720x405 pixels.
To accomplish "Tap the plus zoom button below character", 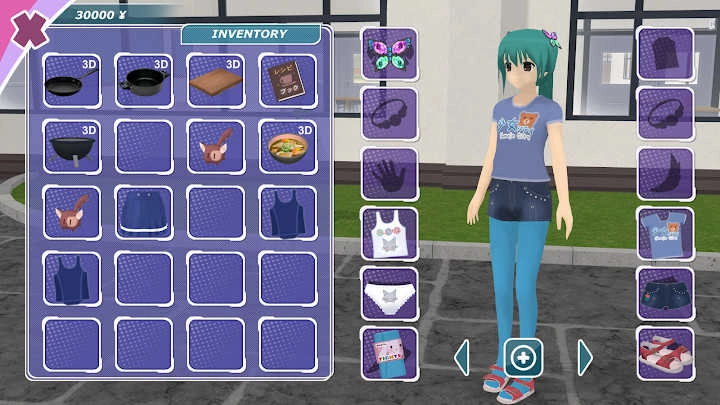I will point(524,357).
